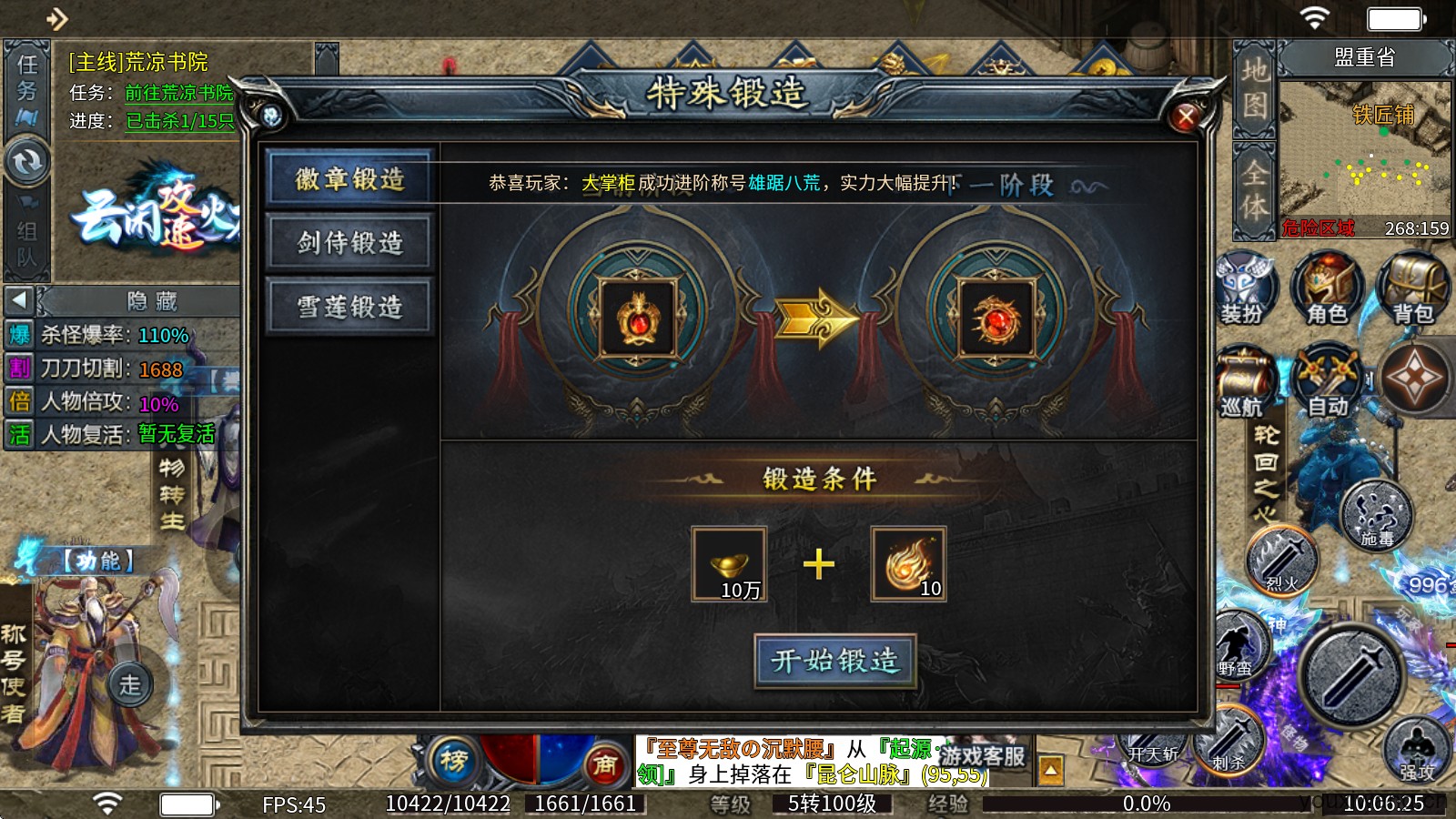The width and height of the screenshot is (1456, 819).
Task: Switch to the 剑侍锻造 tab
Action: 349,243
